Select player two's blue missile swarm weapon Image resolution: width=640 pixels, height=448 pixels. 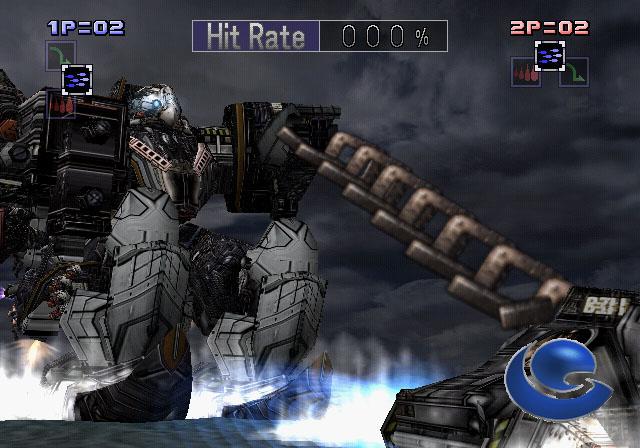(549, 56)
